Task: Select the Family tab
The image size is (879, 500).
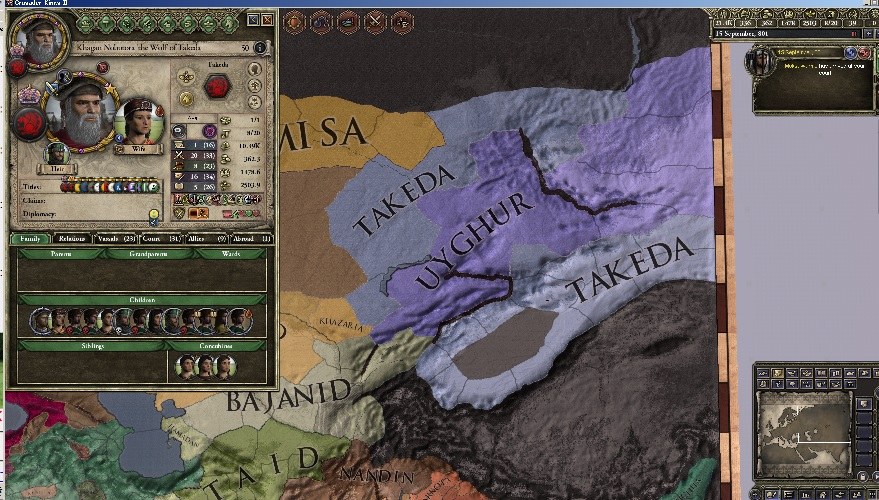Action: pos(30,238)
